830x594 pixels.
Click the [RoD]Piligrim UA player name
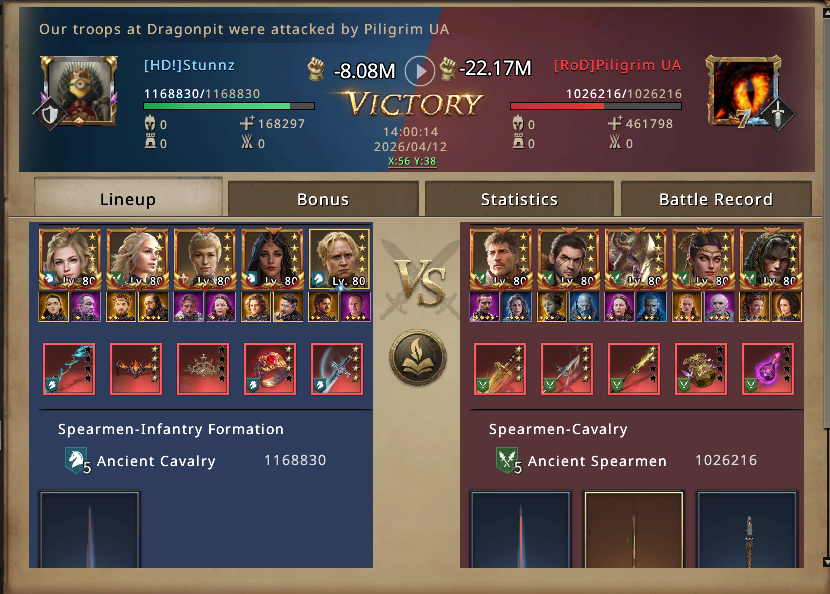[617, 66]
